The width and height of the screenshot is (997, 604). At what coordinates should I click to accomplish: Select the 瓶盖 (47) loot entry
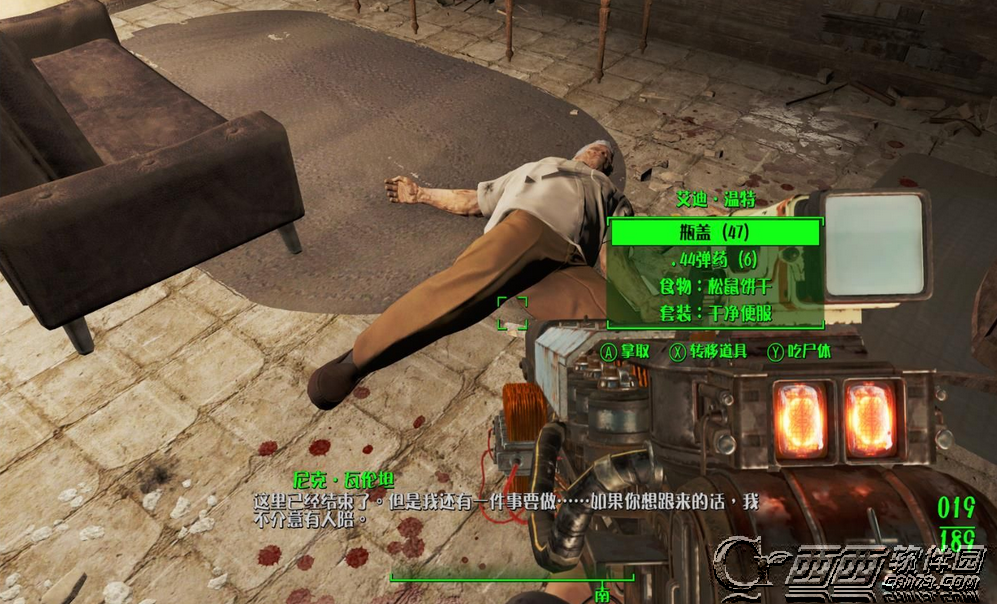click(715, 234)
